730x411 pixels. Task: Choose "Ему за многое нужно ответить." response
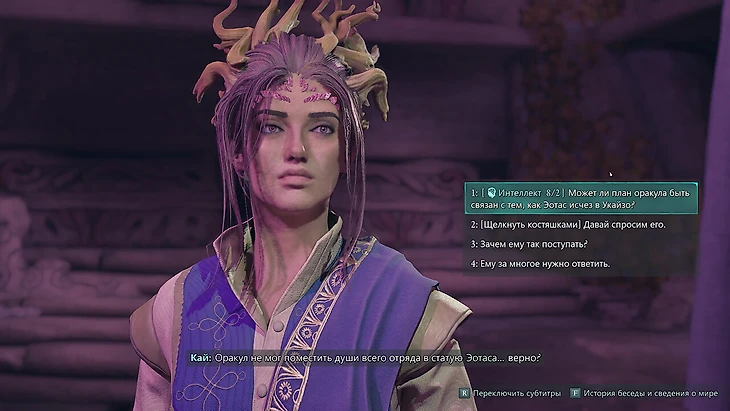[540, 263]
